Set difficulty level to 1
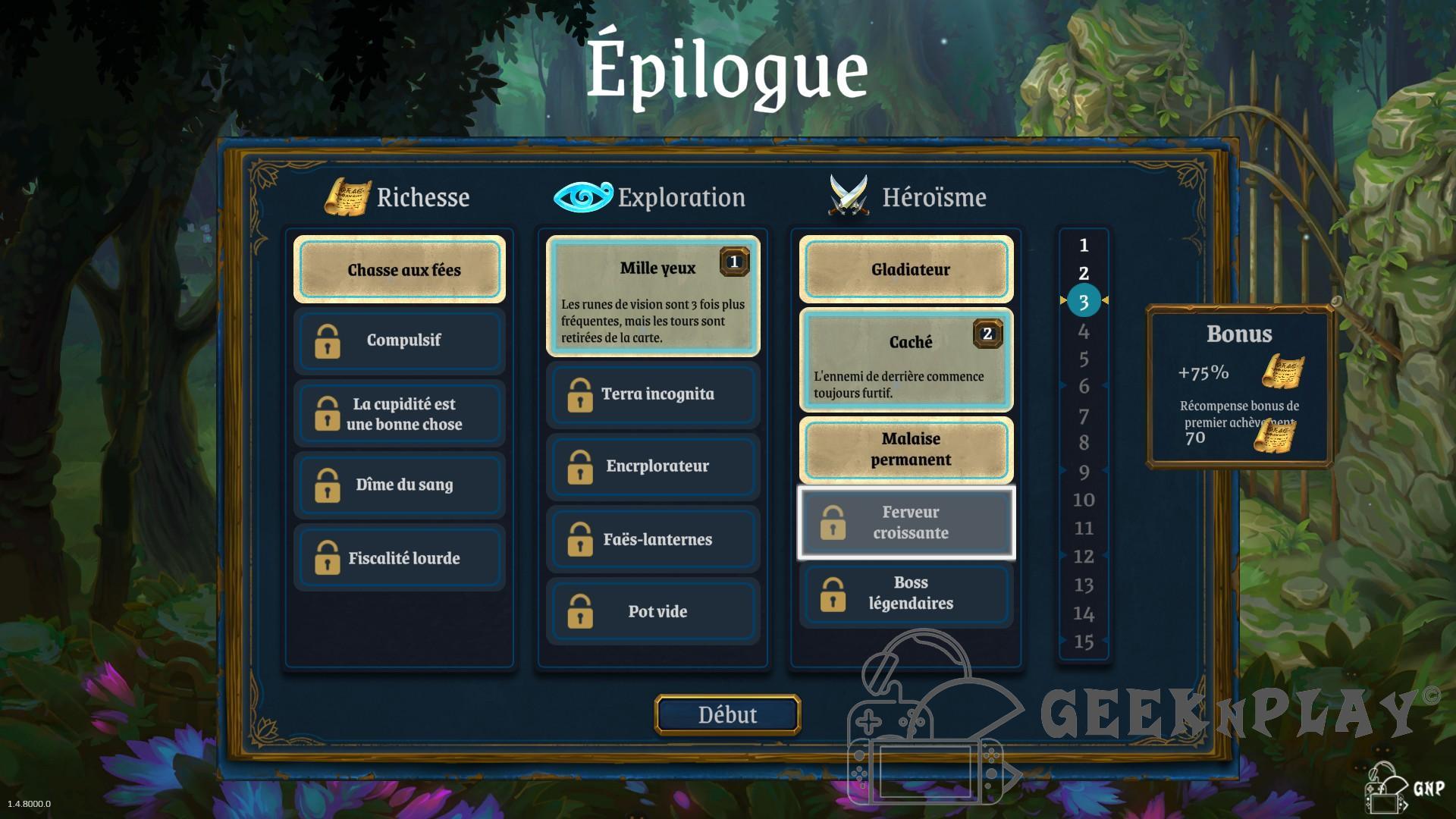 click(1084, 246)
